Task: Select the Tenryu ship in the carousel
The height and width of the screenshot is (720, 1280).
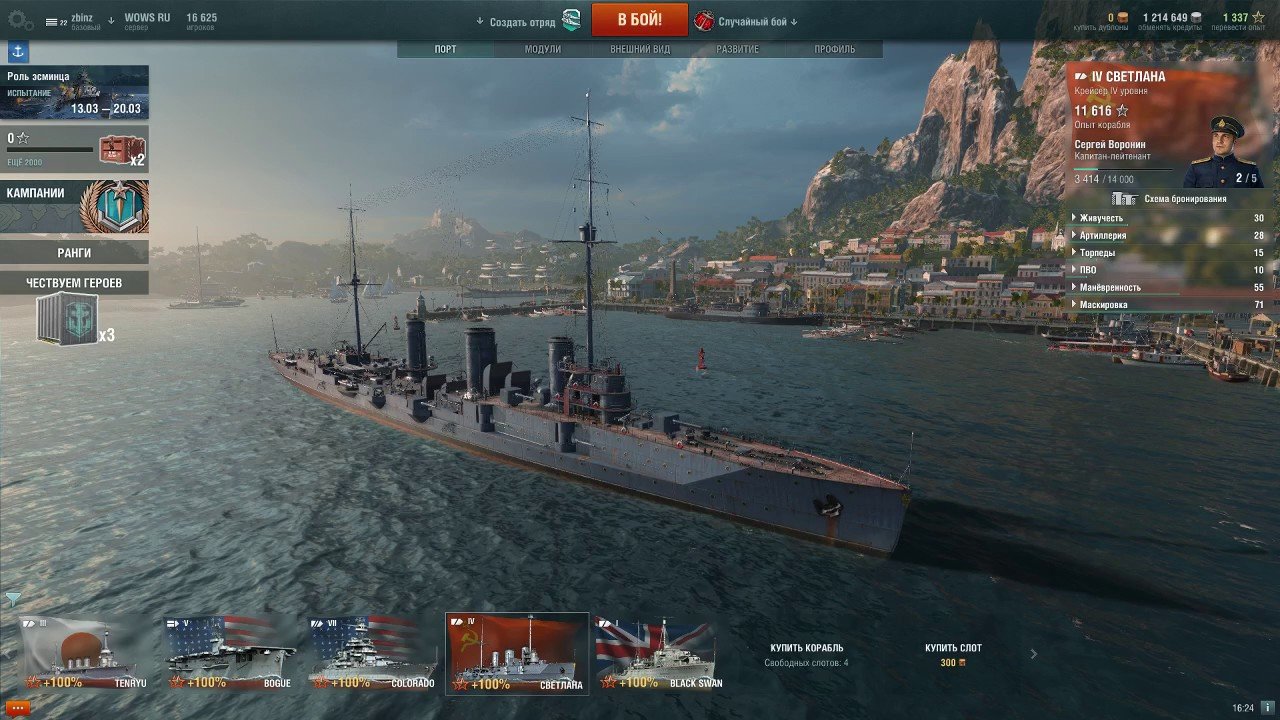Action: [x=86, y=654]
